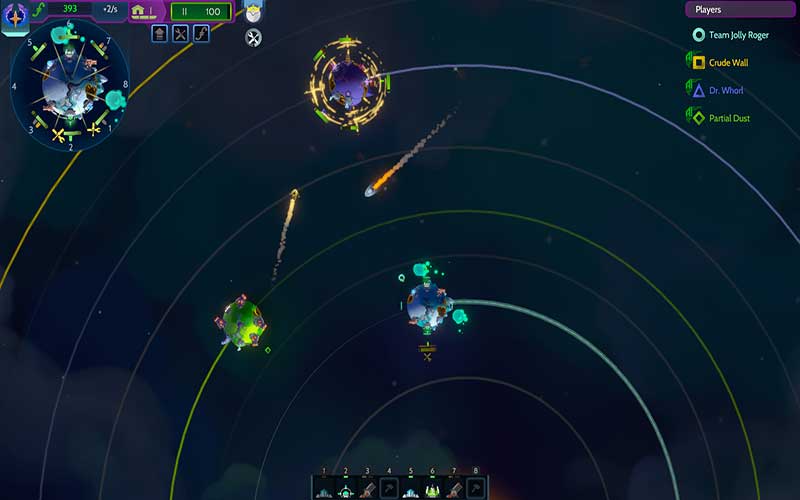Select the house population indicator

(143, 11)
